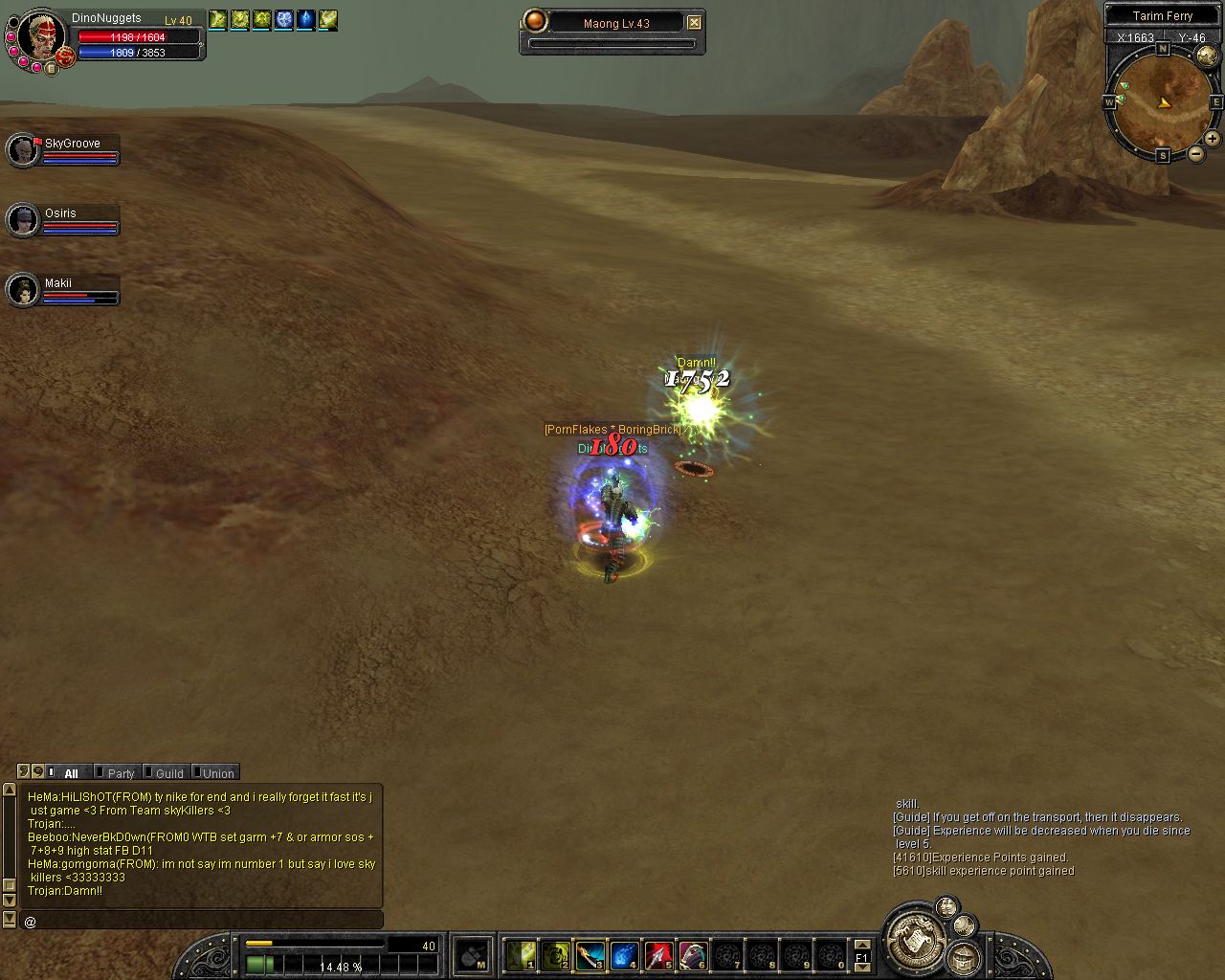Click the minimap's zoom-out minus button
This screenshot has width=1225, height=980.
[x=1196, y=153]
